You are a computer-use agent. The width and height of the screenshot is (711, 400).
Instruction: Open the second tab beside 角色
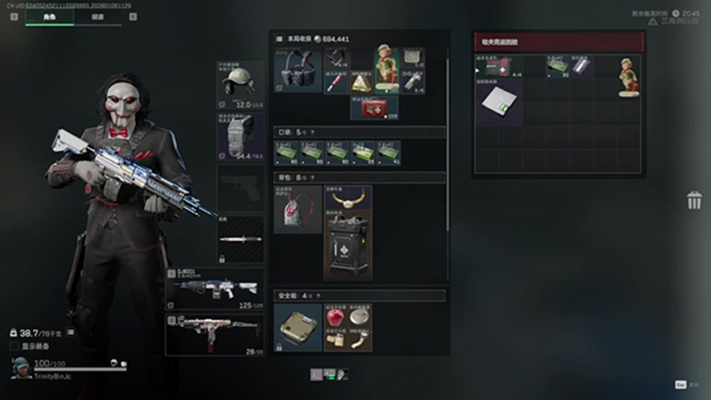[97, 18]
